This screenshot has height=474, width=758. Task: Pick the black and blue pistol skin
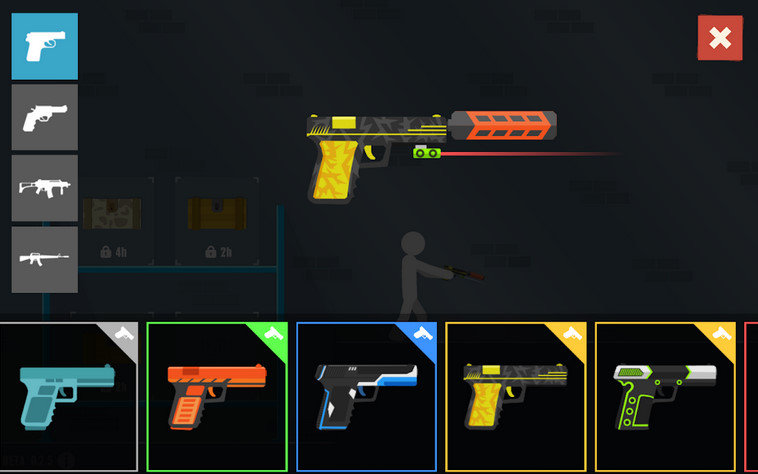coord(366,396)
